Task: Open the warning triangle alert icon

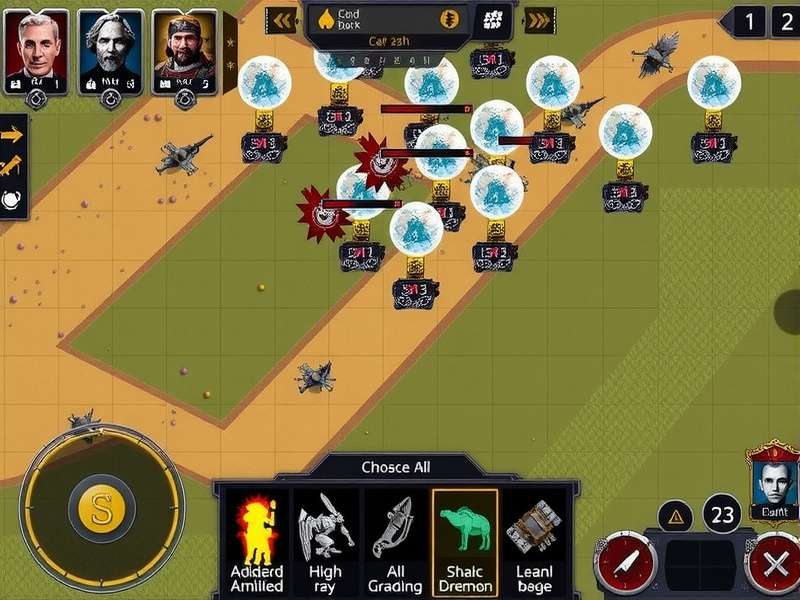Action: coord(677,516)
